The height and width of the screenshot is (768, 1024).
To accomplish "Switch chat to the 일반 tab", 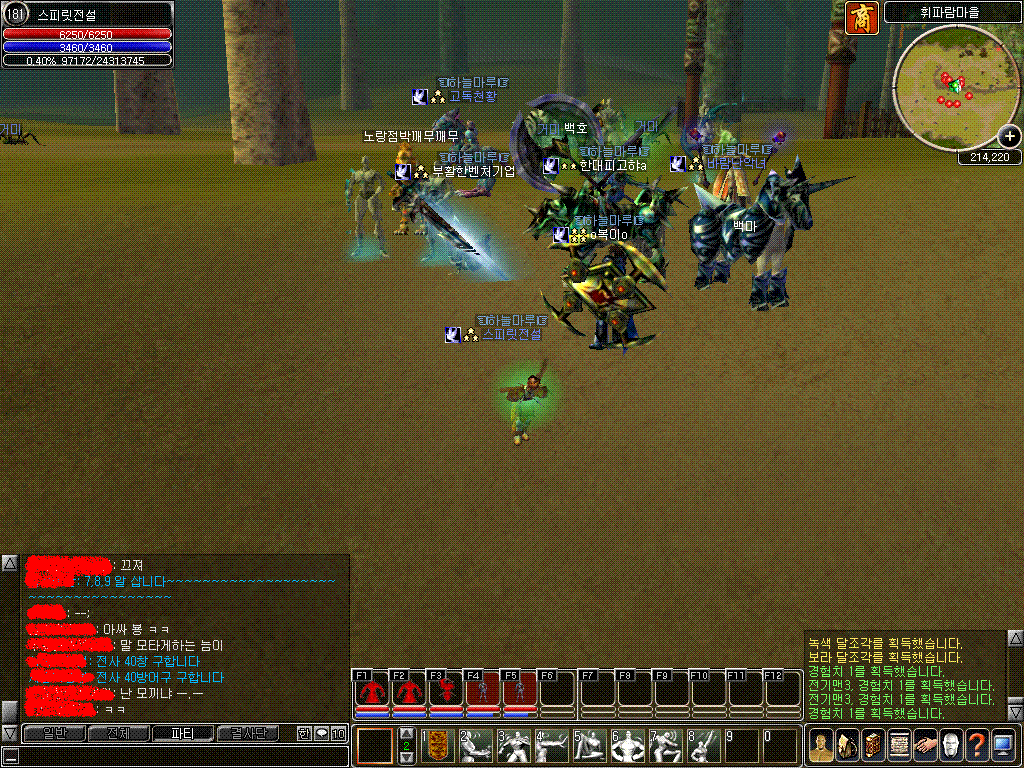I will click(55, 733).
